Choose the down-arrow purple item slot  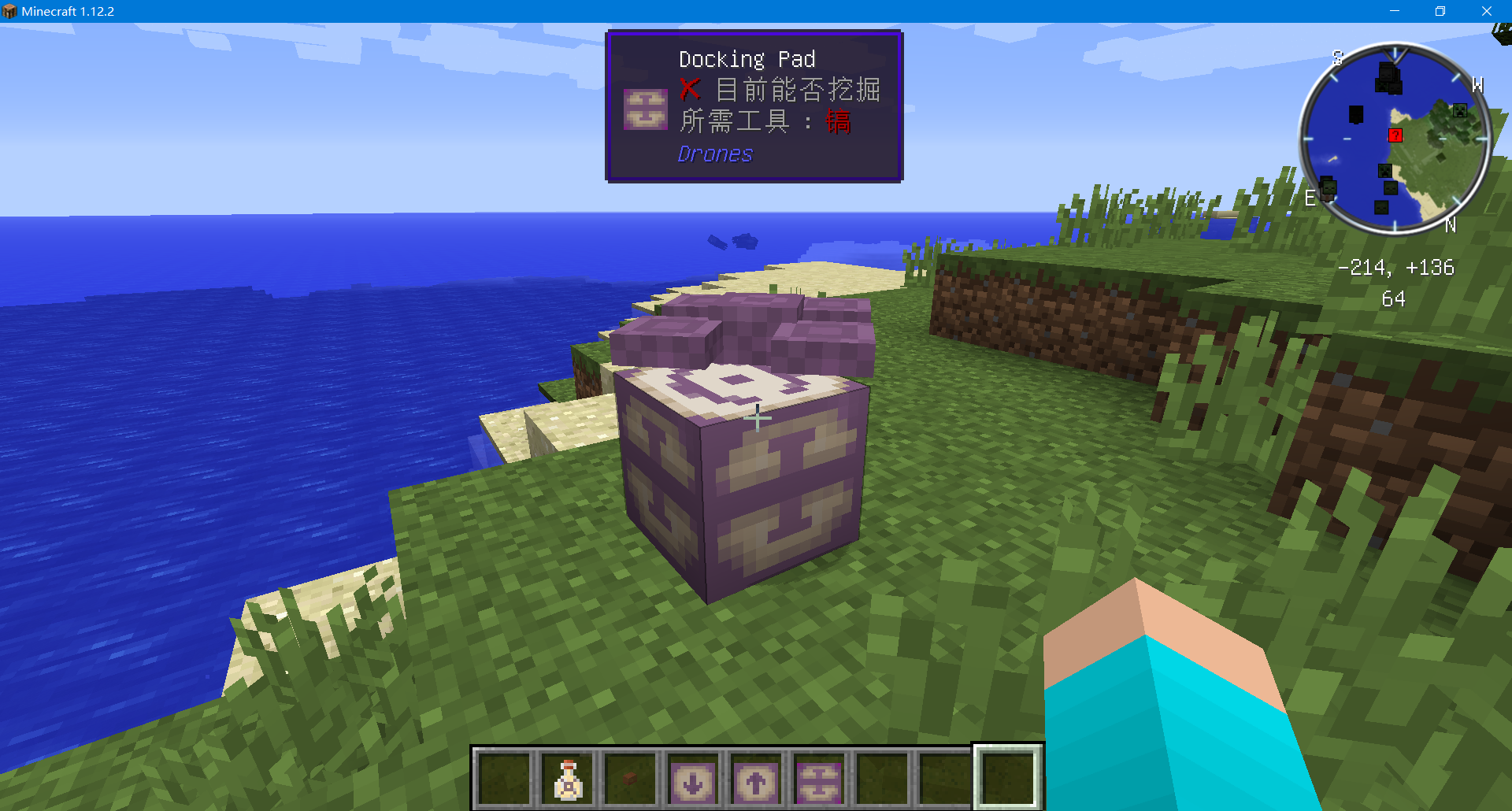[693, 780]
